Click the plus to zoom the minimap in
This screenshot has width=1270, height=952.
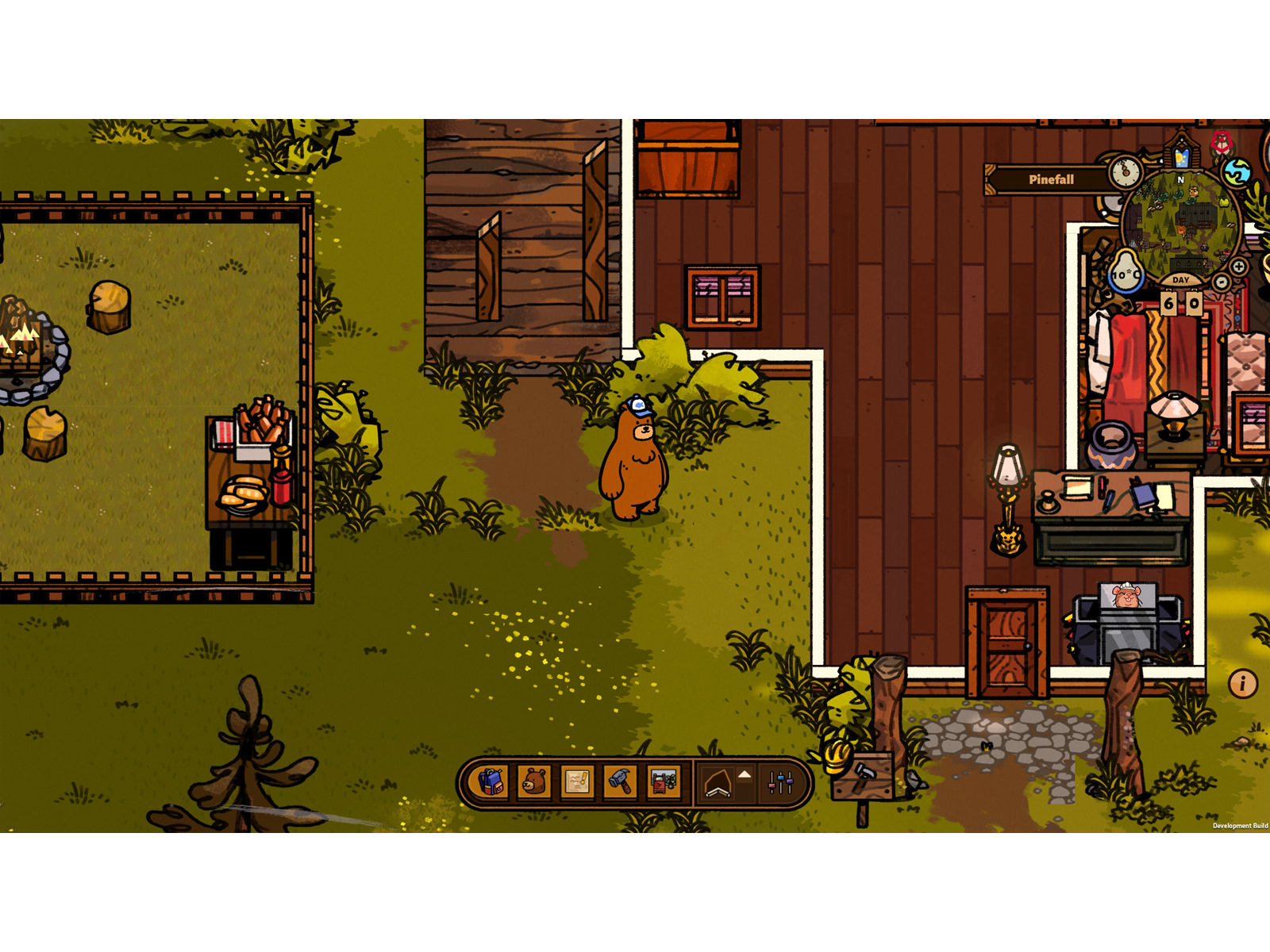point(1238,268)
